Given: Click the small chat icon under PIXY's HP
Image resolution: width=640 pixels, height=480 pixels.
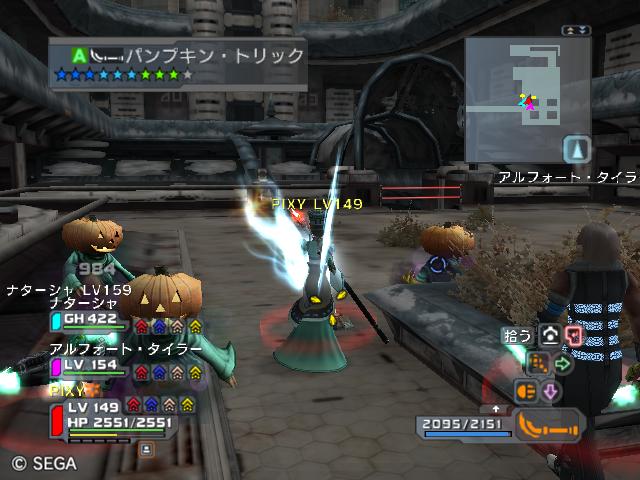Looking at the screenshot, I should pos(148,449).
